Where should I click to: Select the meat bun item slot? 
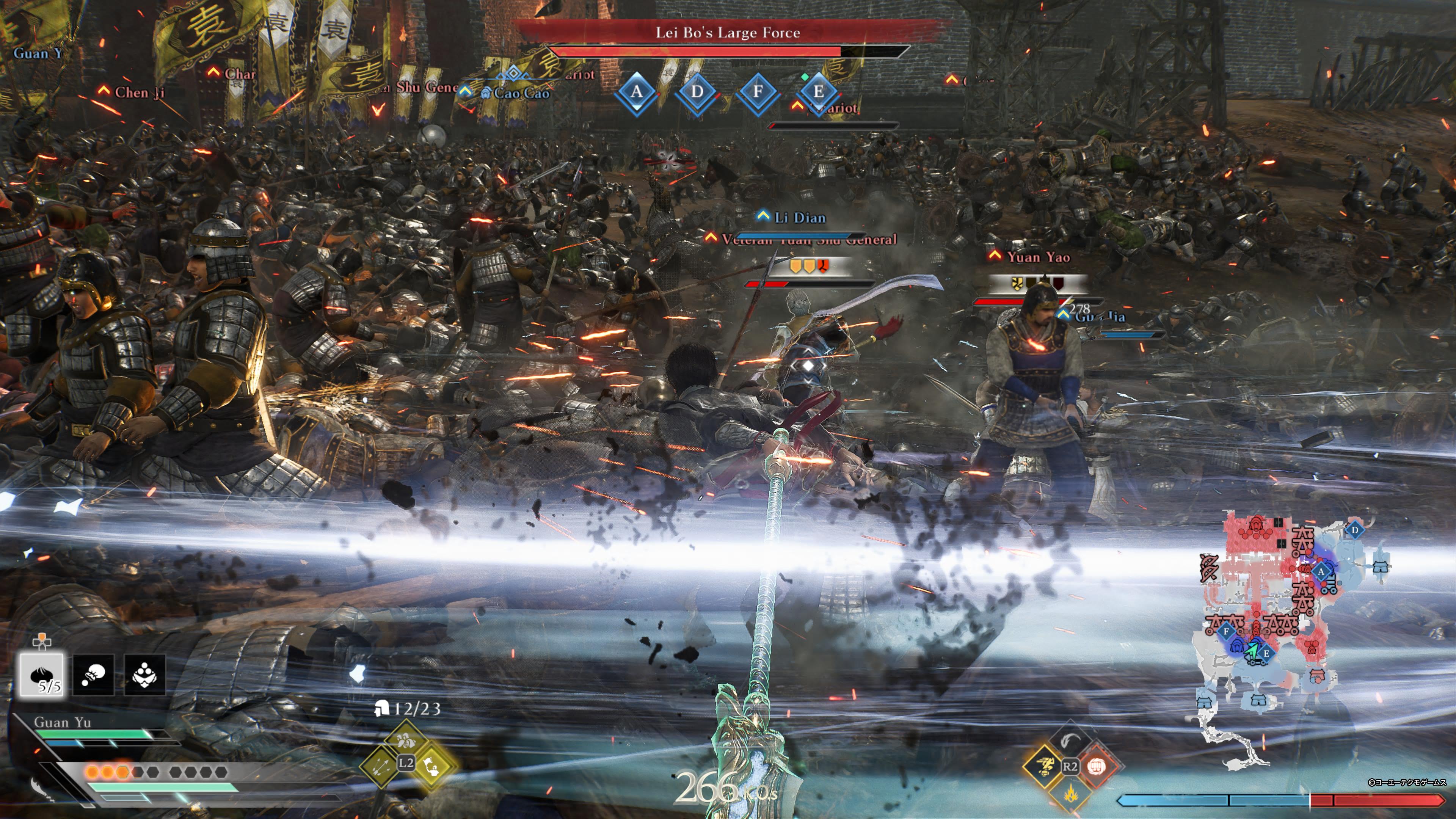click(42, 674)
